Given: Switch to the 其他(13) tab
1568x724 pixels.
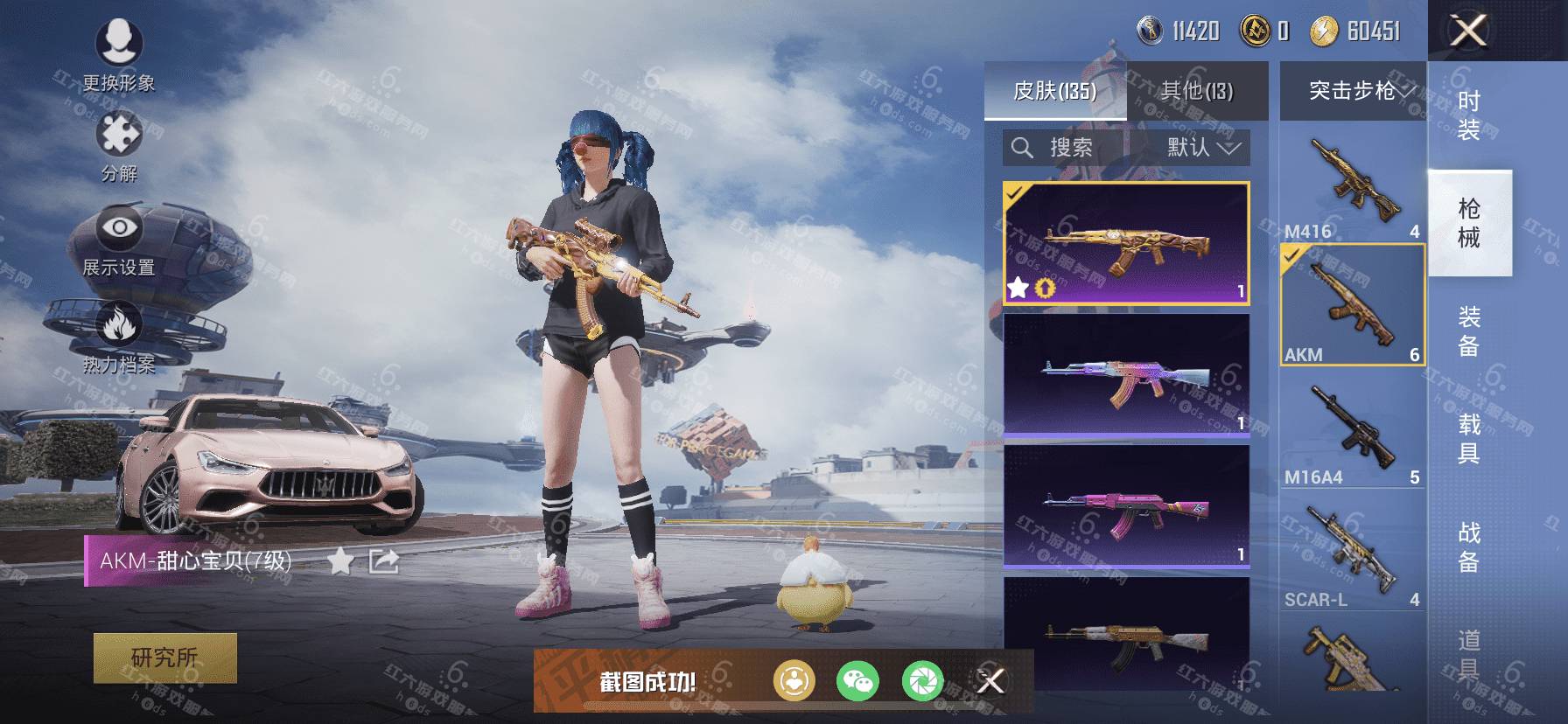Looking at the screenshot, I should (1196, 91).
